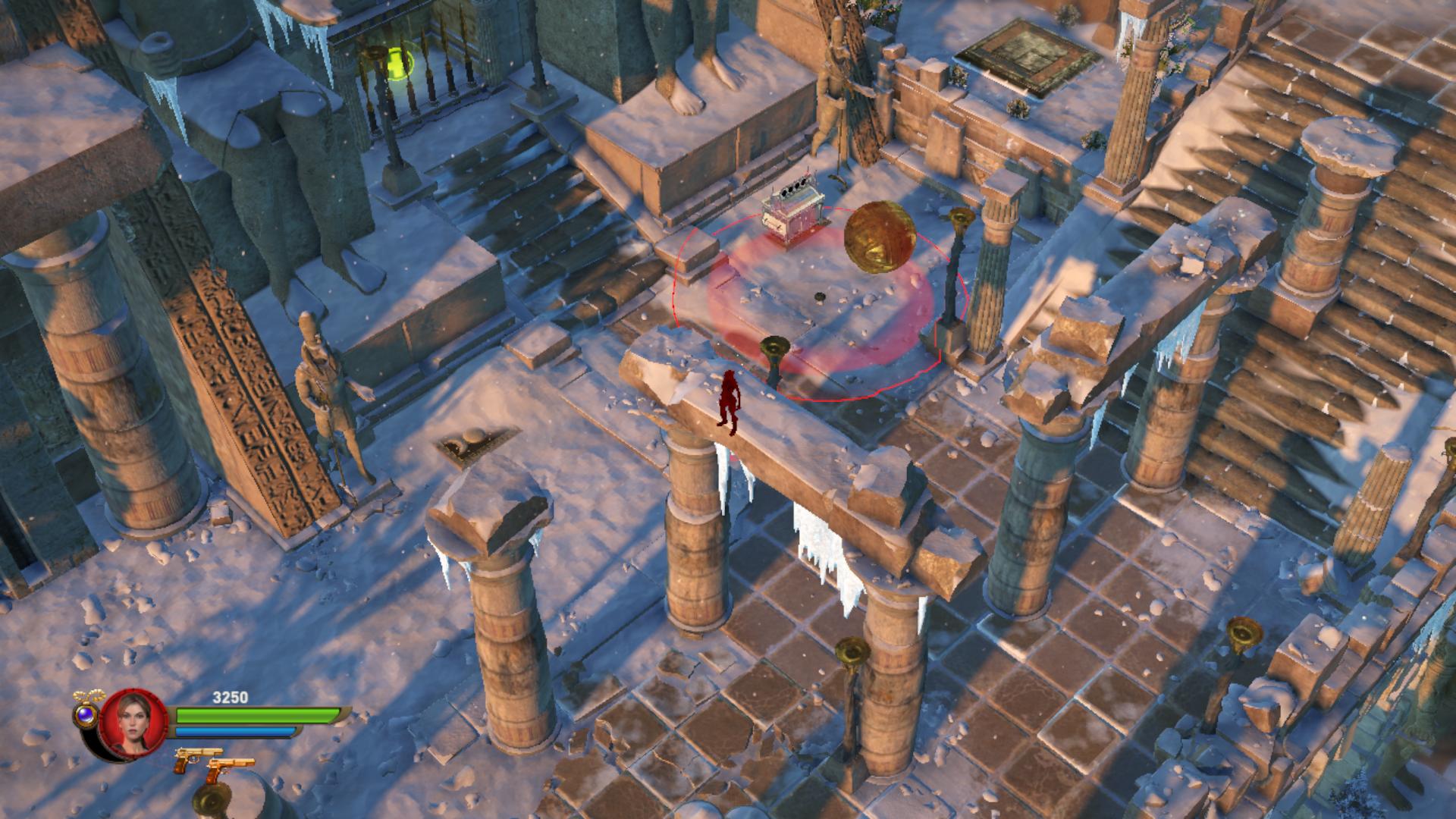Viewport: 1456px width, 819px height.
Task: Select the dual golden pistols weapon icon
Action: coord(213,766)
